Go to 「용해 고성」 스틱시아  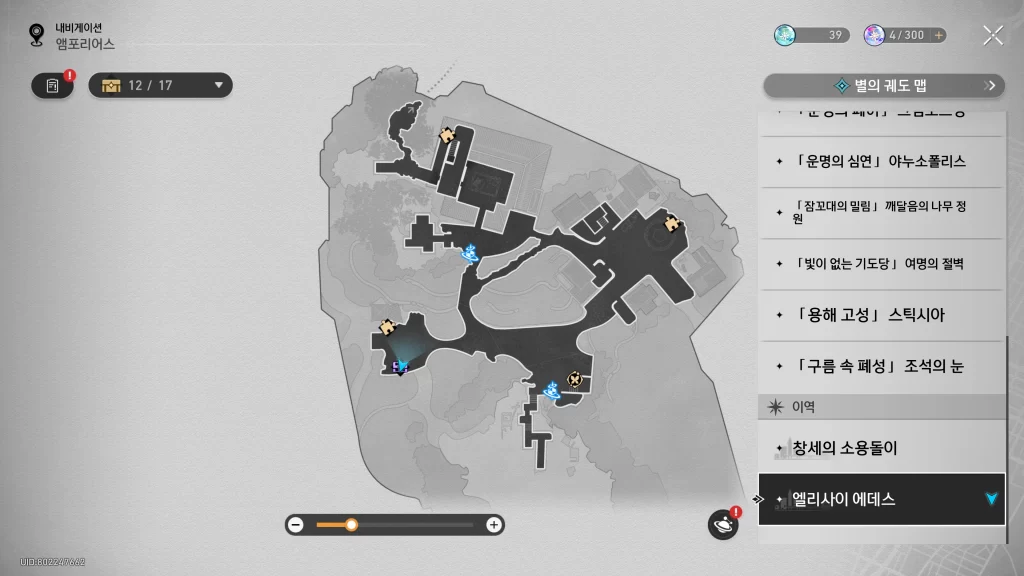[x=880, y=315]
